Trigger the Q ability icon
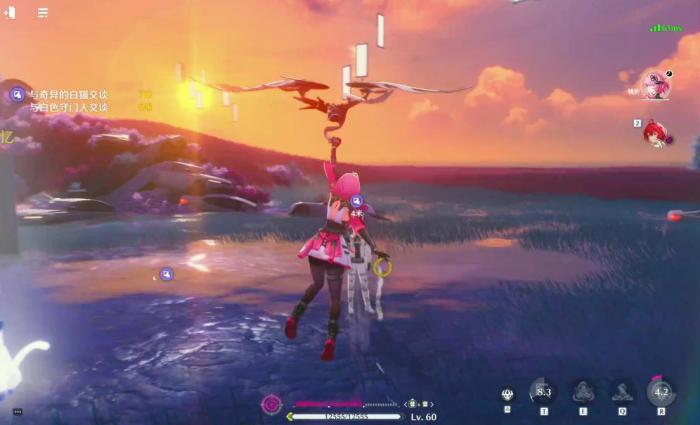700x425 pixels. pos(621,391)
